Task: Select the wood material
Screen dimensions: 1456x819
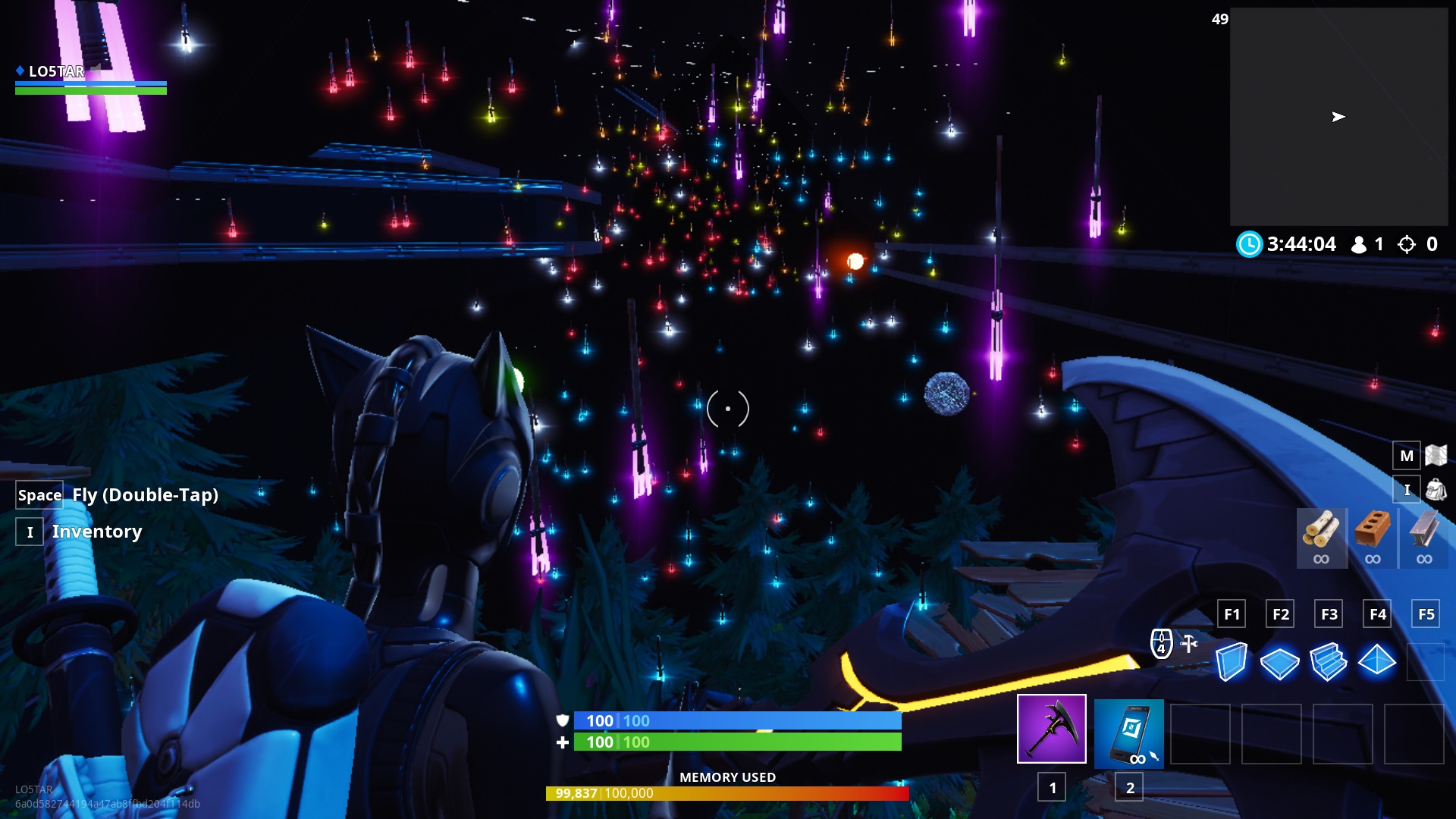Action: [1321, 530]
